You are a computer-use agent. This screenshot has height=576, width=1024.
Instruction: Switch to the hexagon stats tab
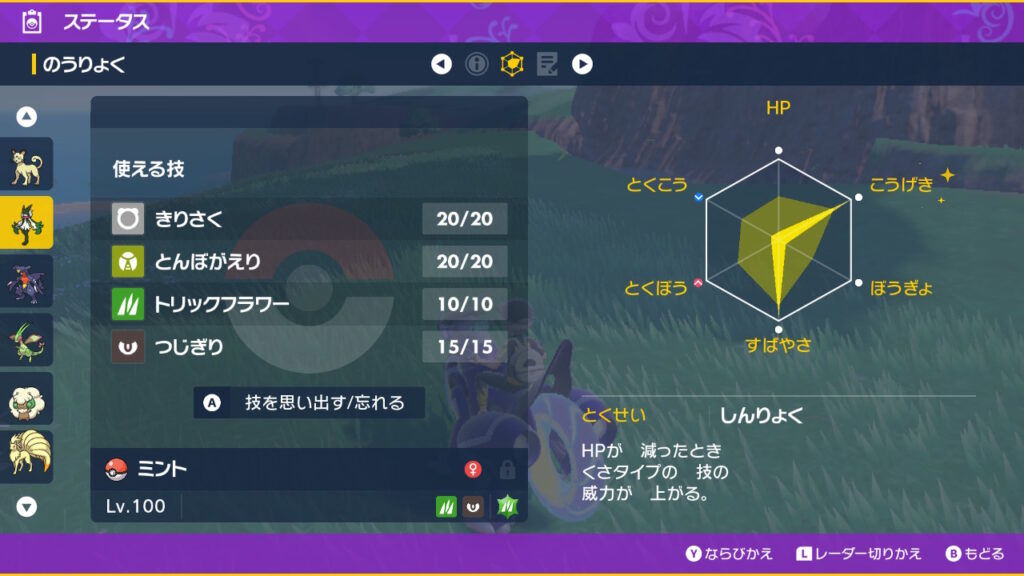[x=512, y=65]
